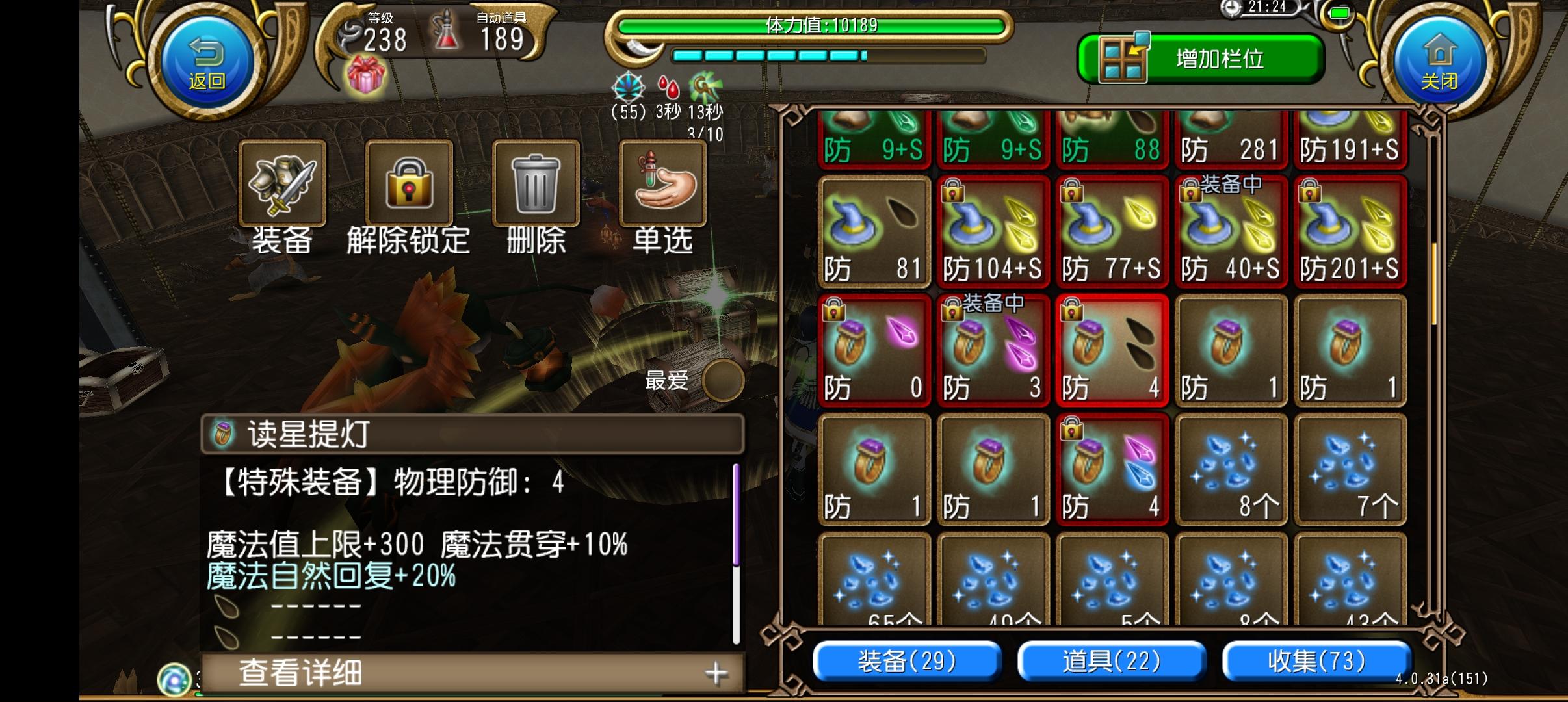
Task: Toggle the 最爱 favorite circle
Action: pos(724,382)
